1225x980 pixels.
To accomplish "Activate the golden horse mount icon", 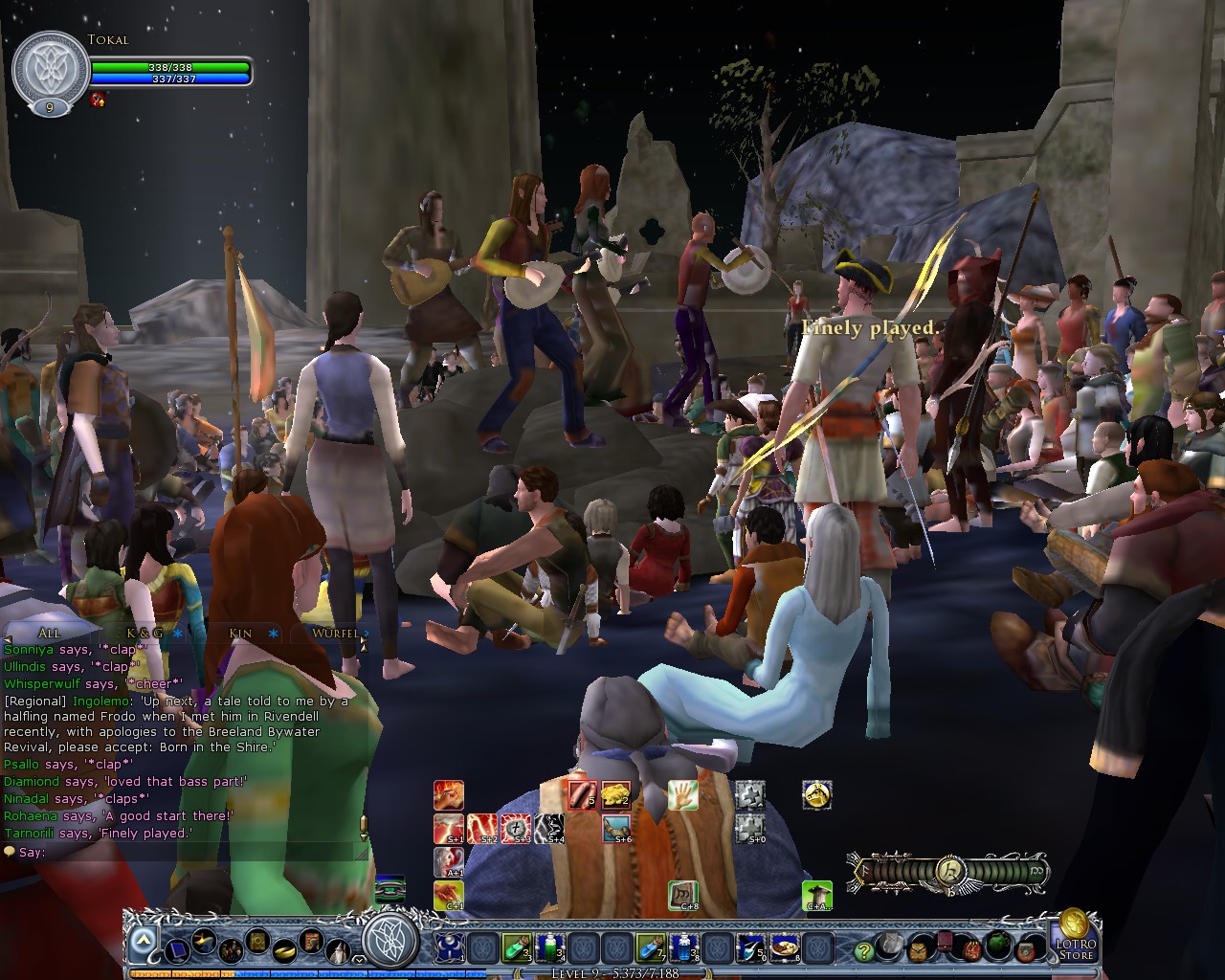I will pos(816,794).
